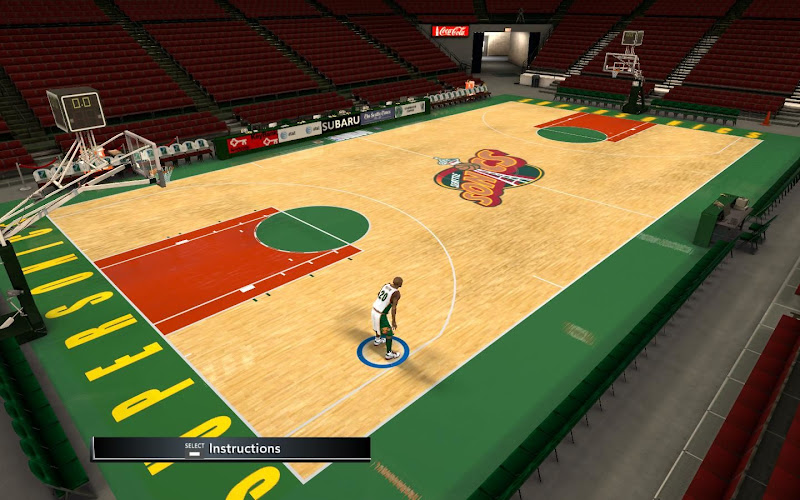This screenshot has height=500, width=800.
Task: Open the Instructions bar
Action: (x=232, y=449)
